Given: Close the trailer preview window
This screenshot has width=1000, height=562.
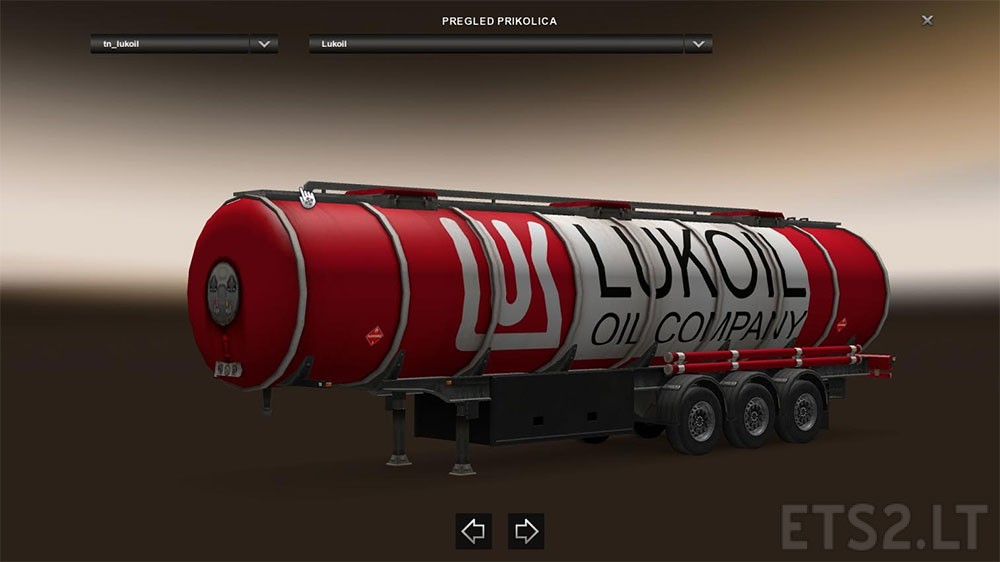Looking at the screenshot, I should [928, 19].
